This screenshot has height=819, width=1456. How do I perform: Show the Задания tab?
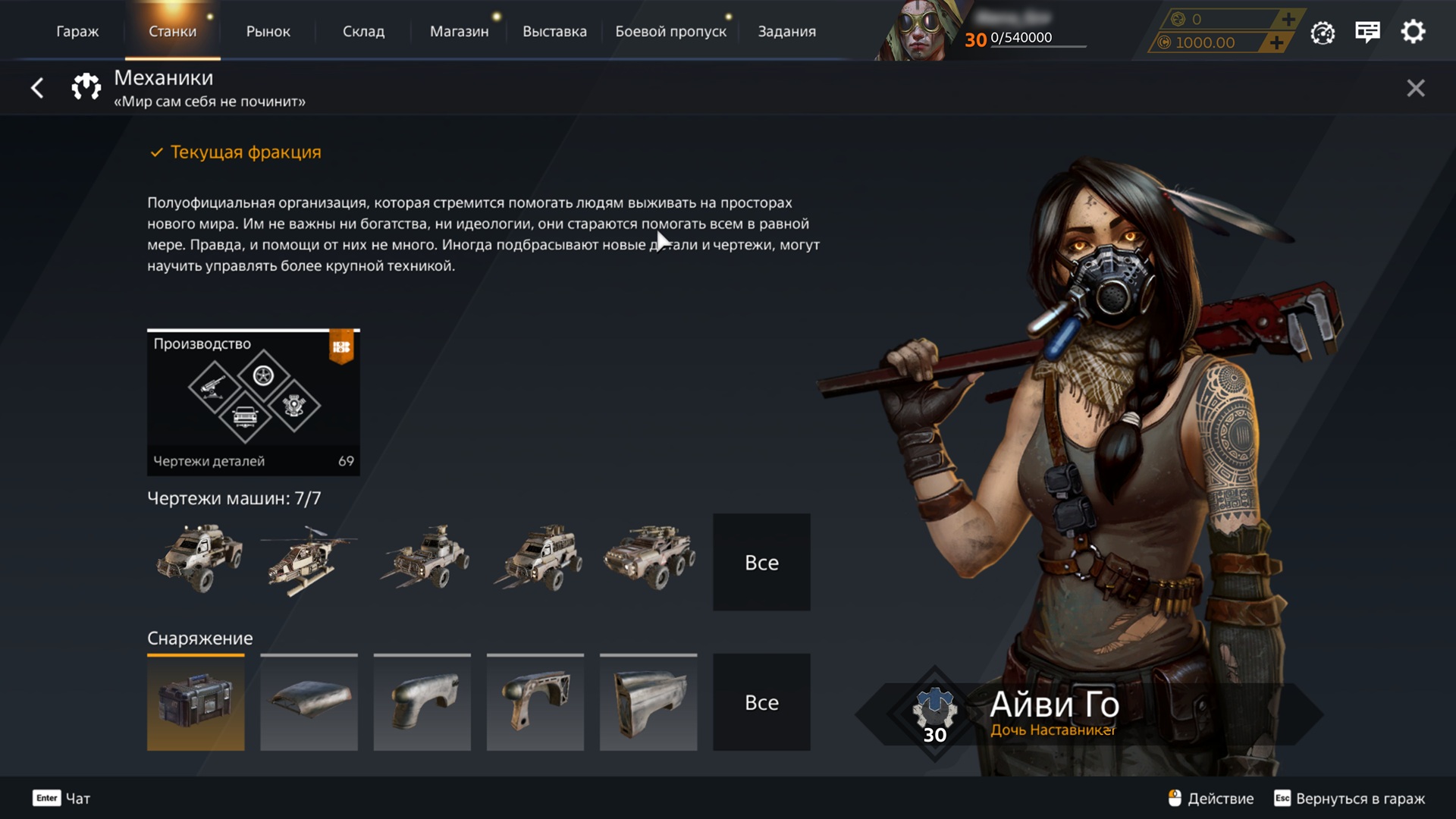point(786,31)
